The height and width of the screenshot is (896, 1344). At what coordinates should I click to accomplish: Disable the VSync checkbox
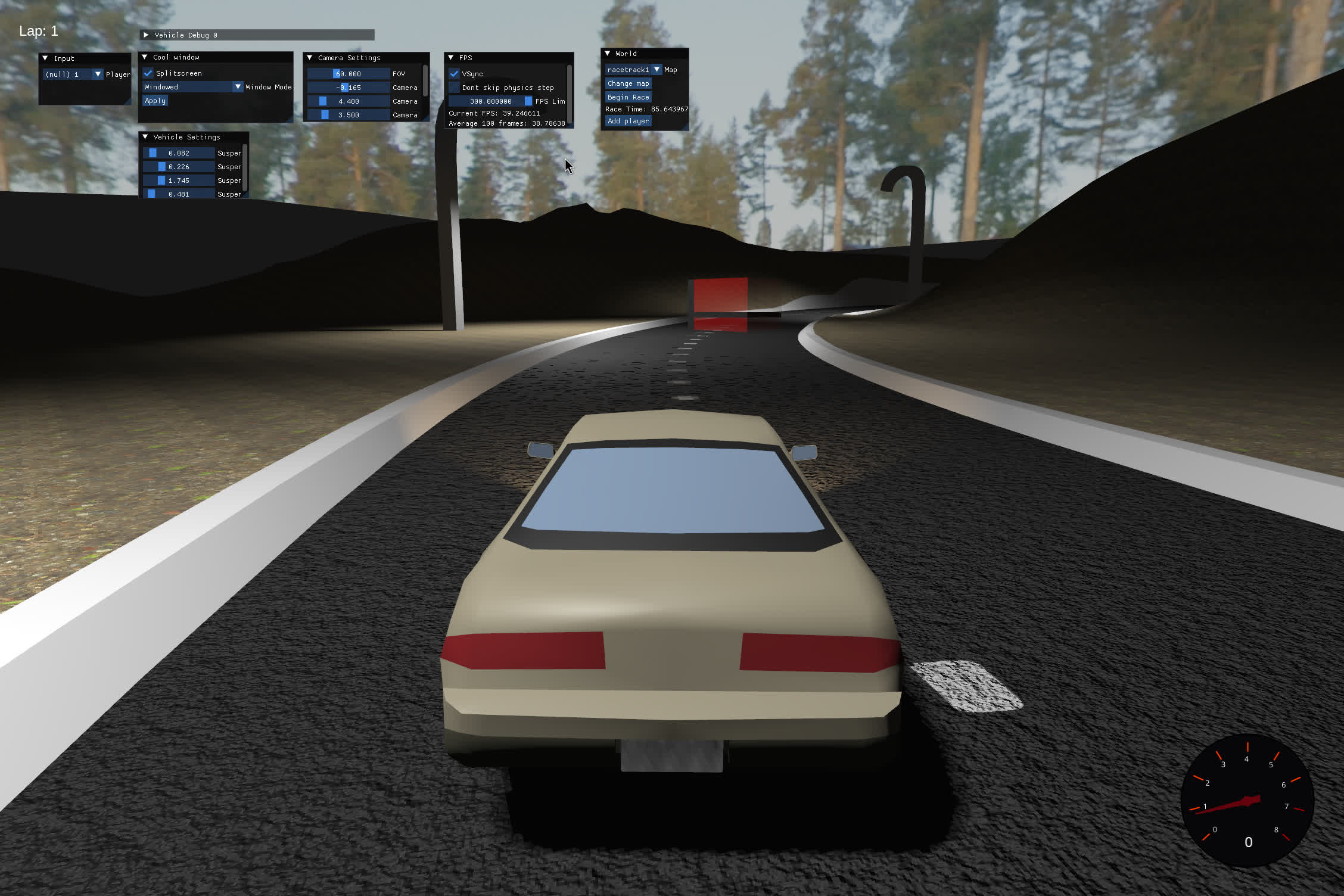[455, 73]
